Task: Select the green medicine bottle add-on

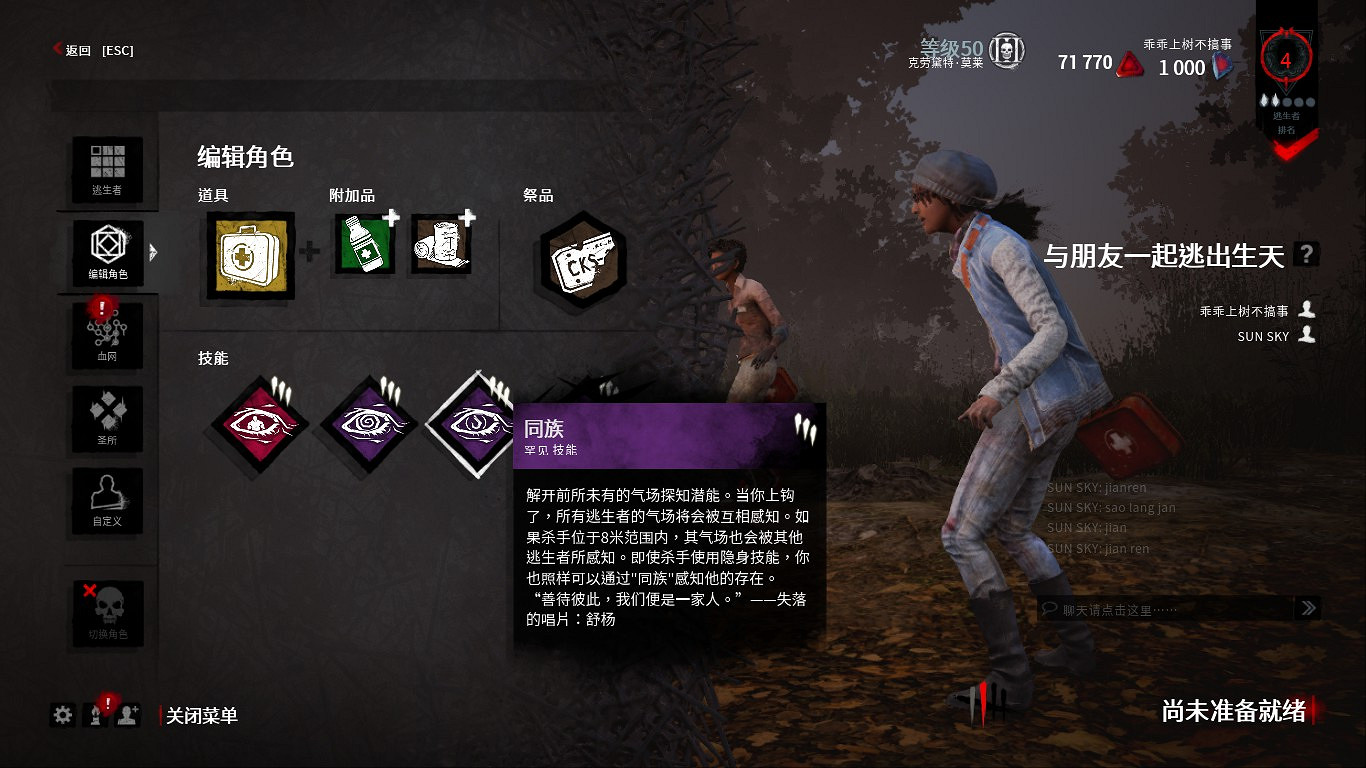Action: [x=362, y=243]
